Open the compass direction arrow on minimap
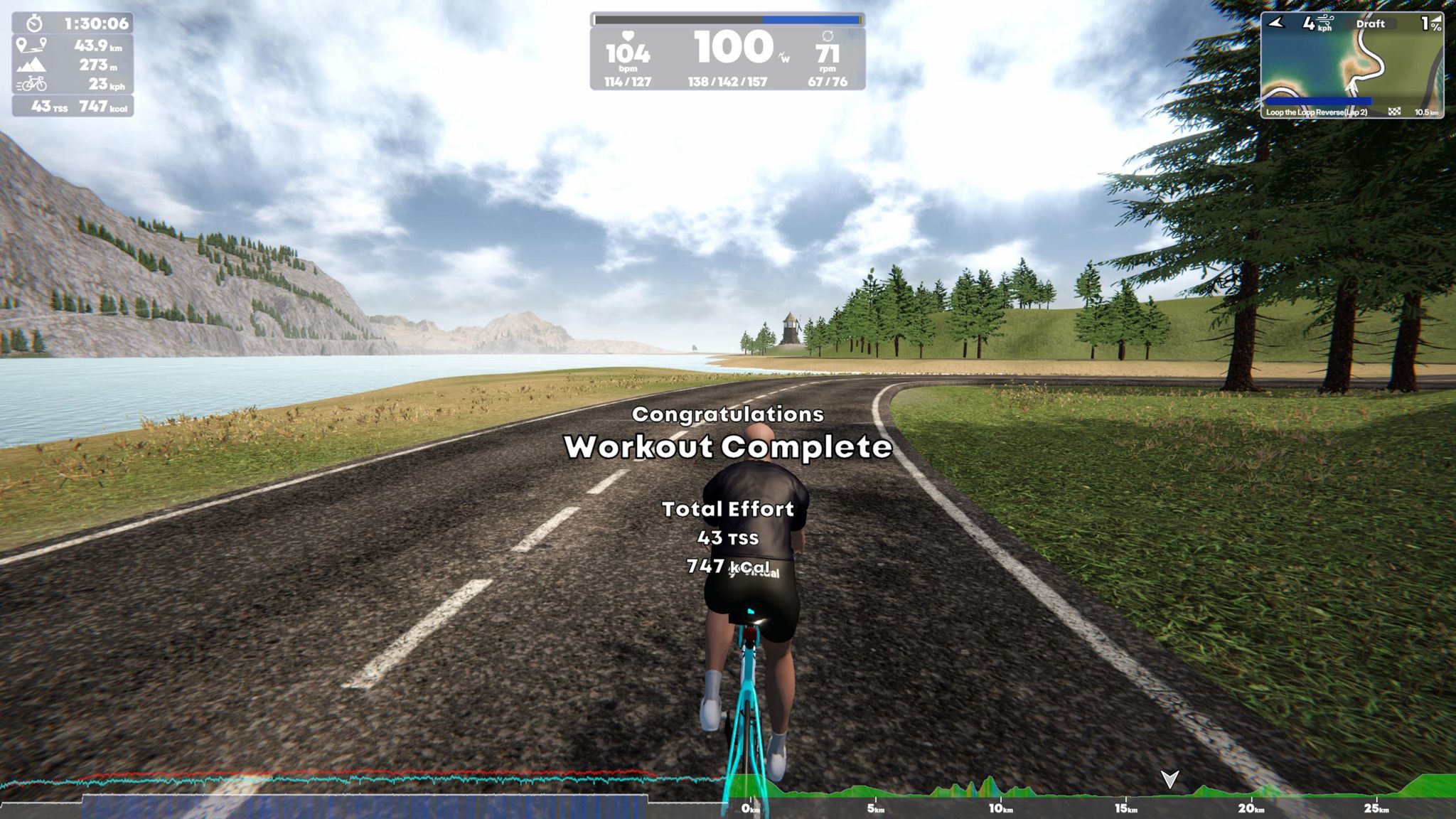The image size is (1456, 819). (1275, 23)
